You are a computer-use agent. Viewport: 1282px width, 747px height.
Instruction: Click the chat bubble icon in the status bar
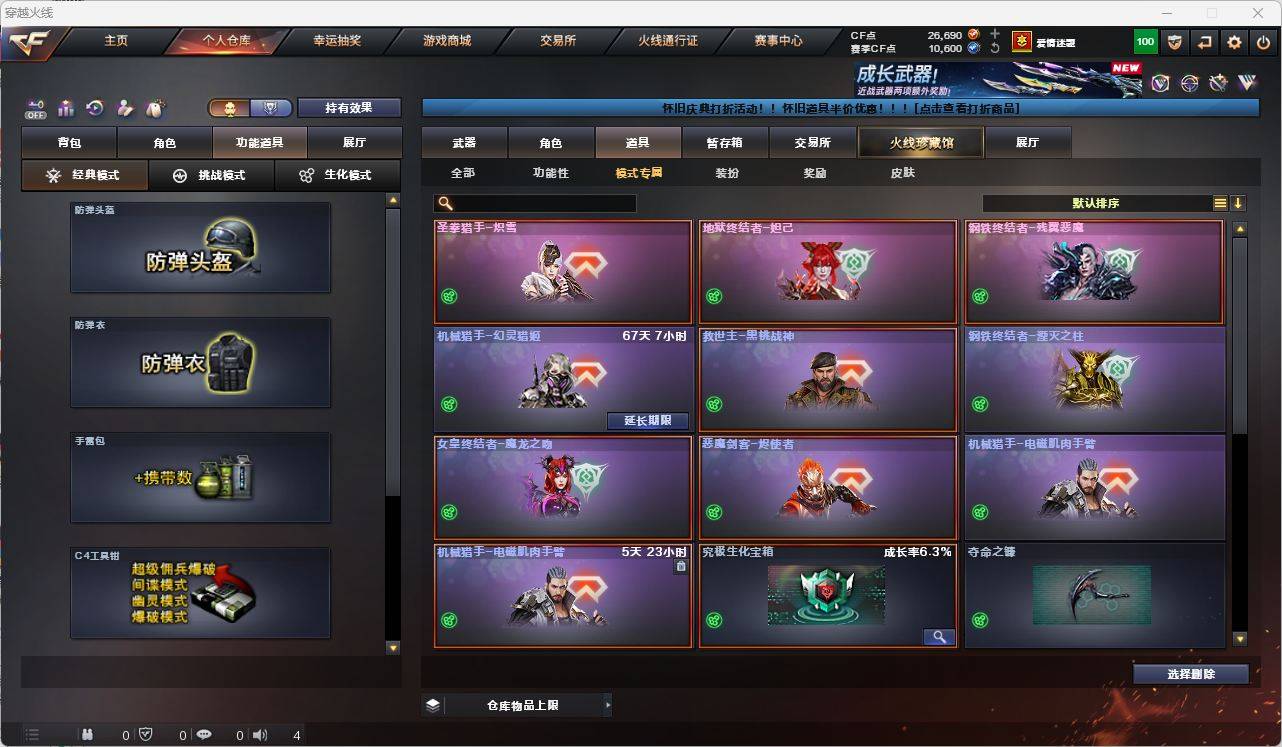tap(203, 735)
